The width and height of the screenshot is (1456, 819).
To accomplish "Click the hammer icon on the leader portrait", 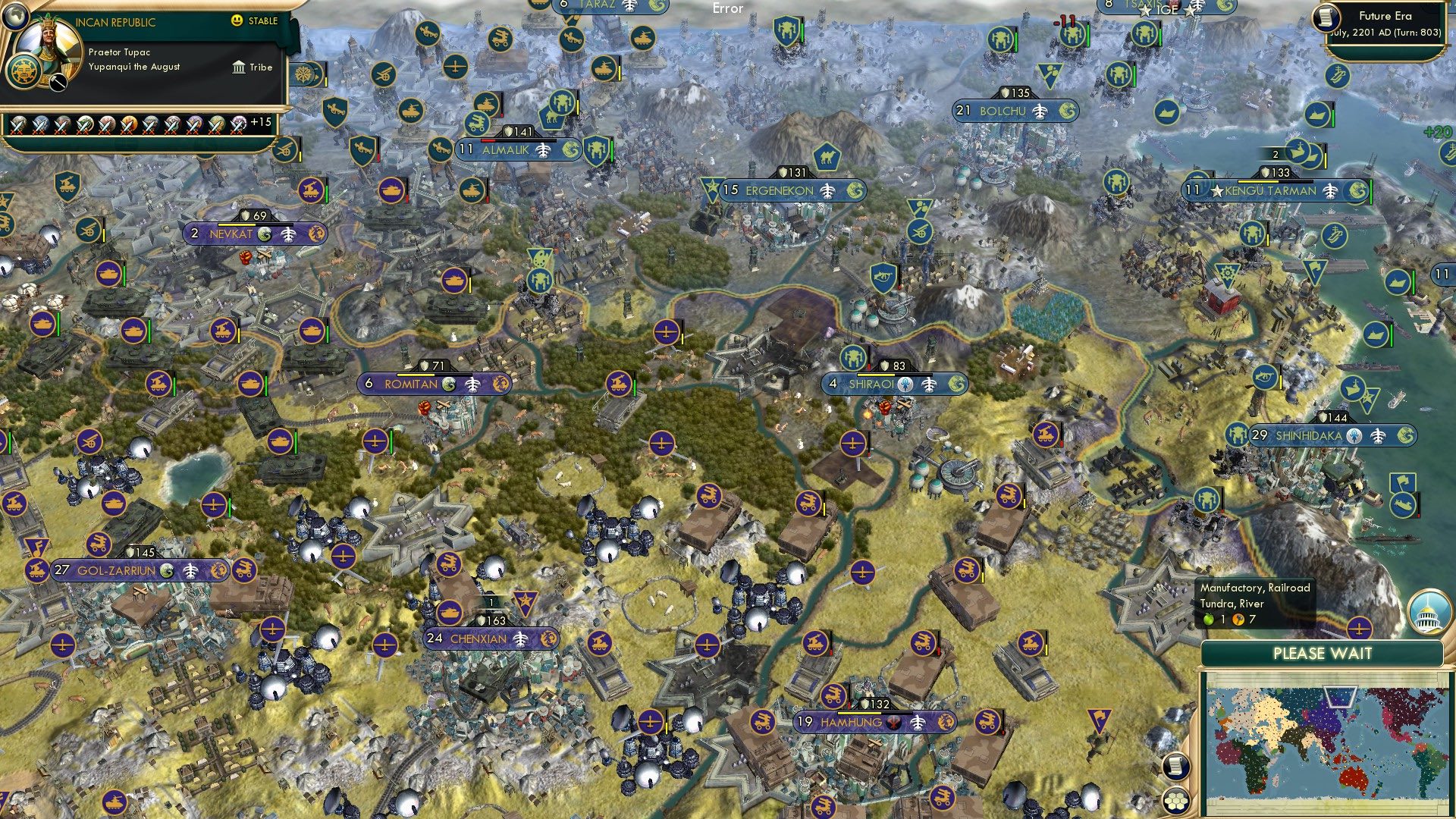I will [x=58, y=82].
